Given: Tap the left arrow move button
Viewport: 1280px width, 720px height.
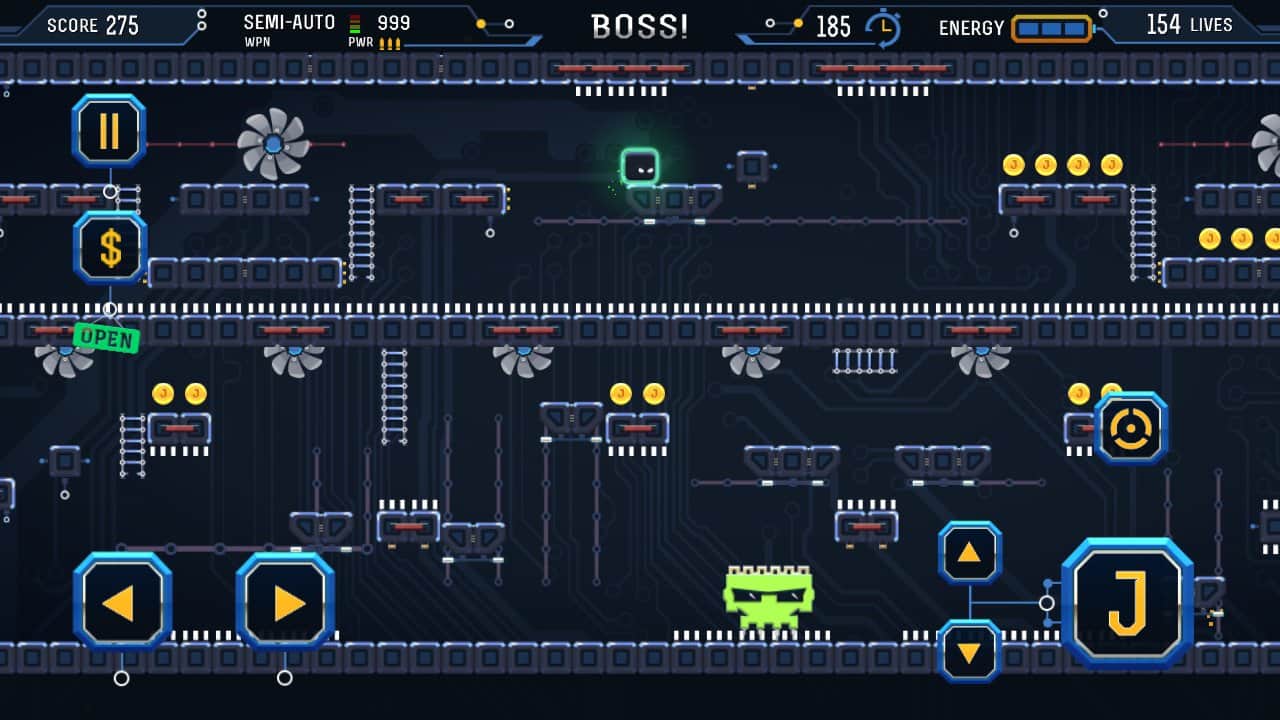Looking at the screenshot, I should click(122, 602).
